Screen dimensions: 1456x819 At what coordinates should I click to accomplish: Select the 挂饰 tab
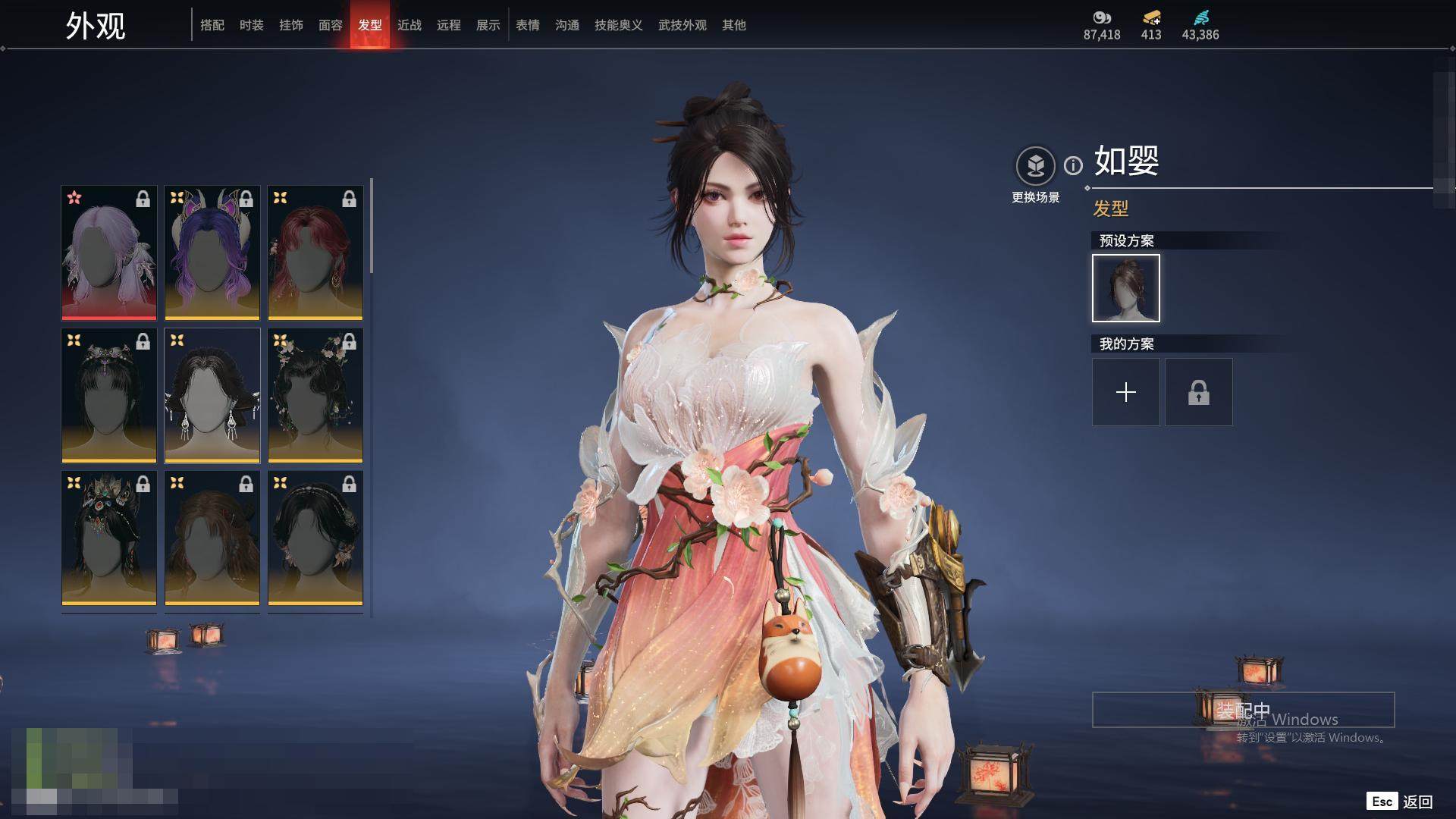click(x=291, y=25)
